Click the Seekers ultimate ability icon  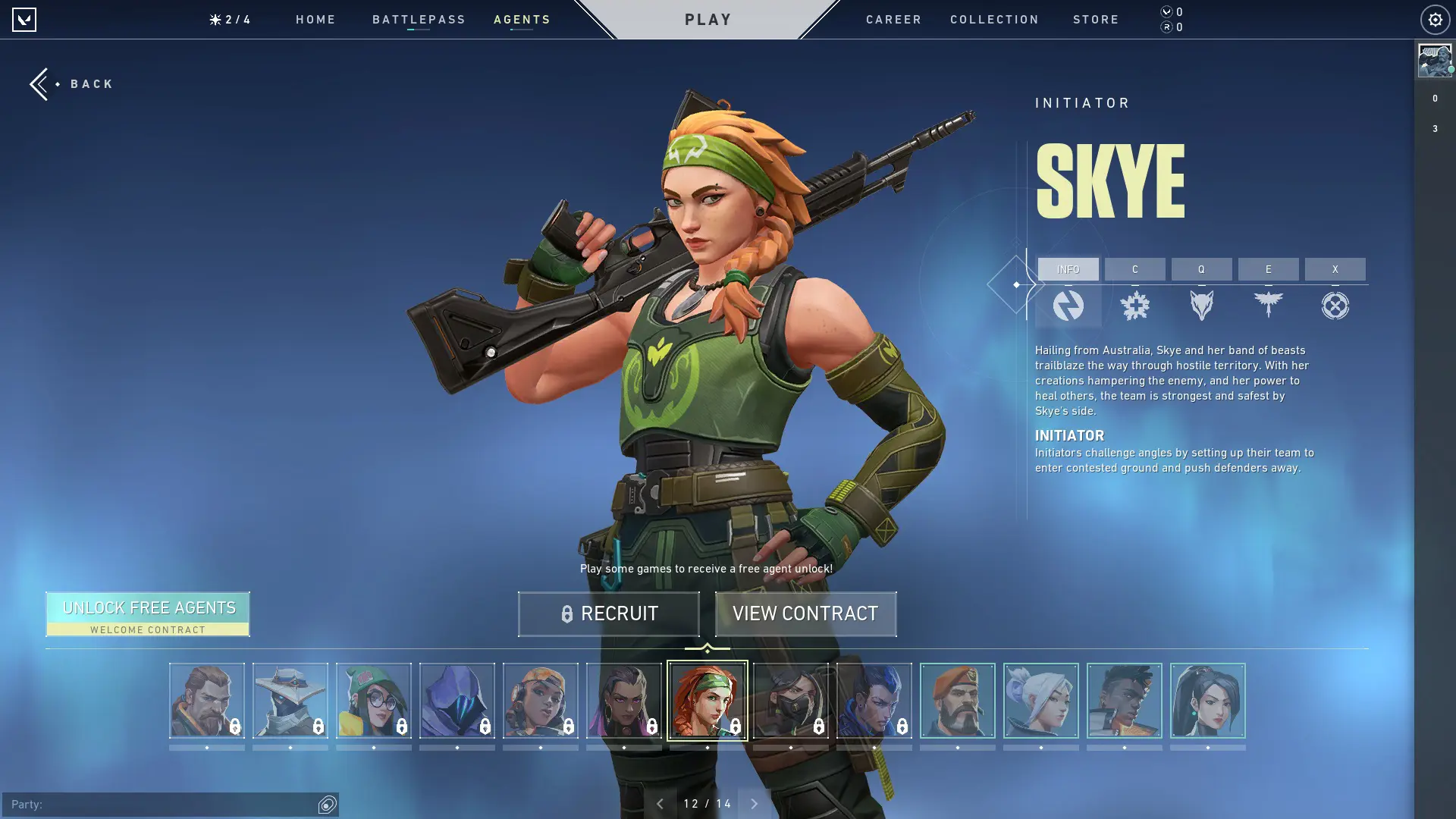(1335, 306)
